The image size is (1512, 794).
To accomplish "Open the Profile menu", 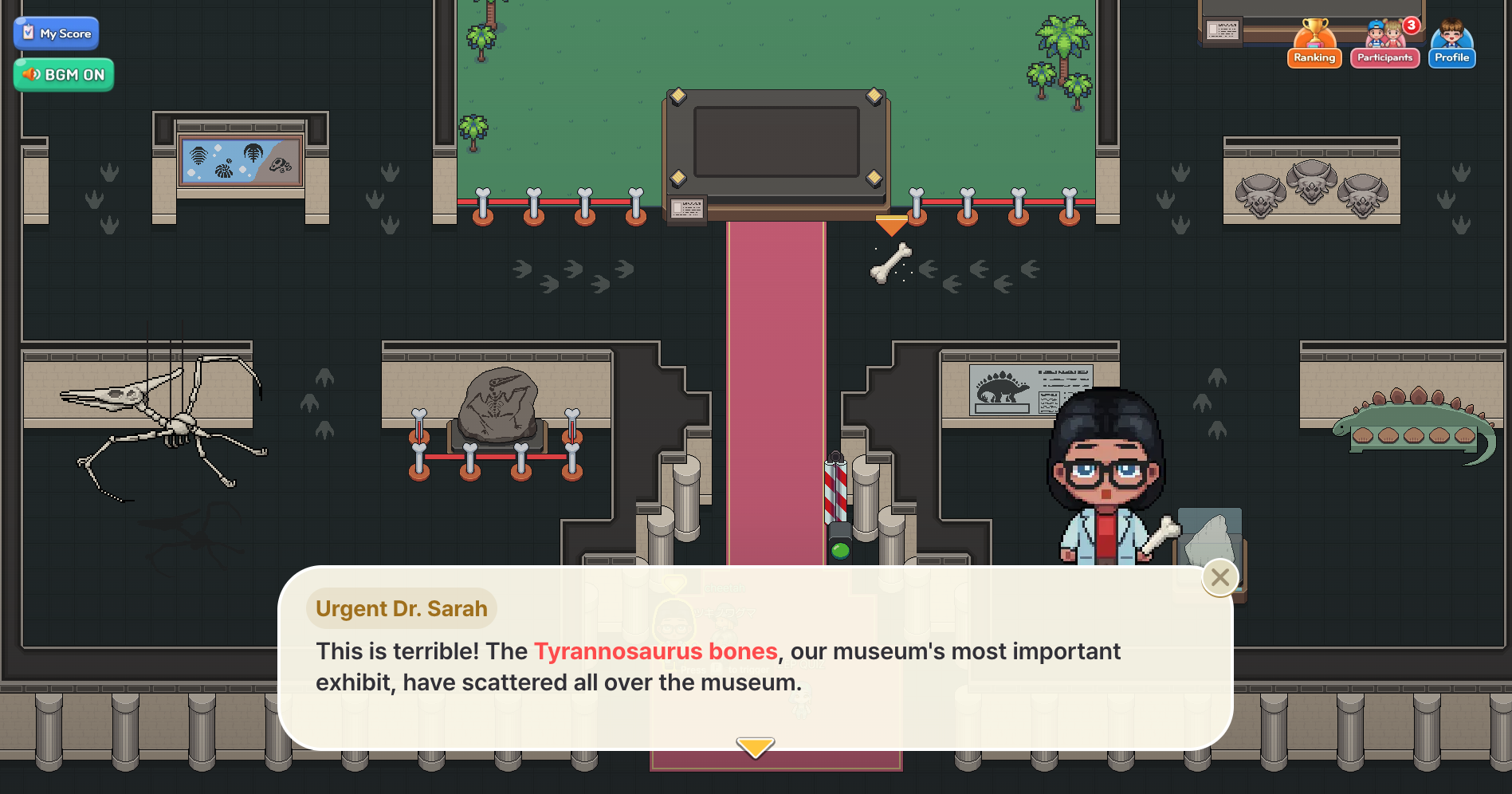I will coord(1451,46).
